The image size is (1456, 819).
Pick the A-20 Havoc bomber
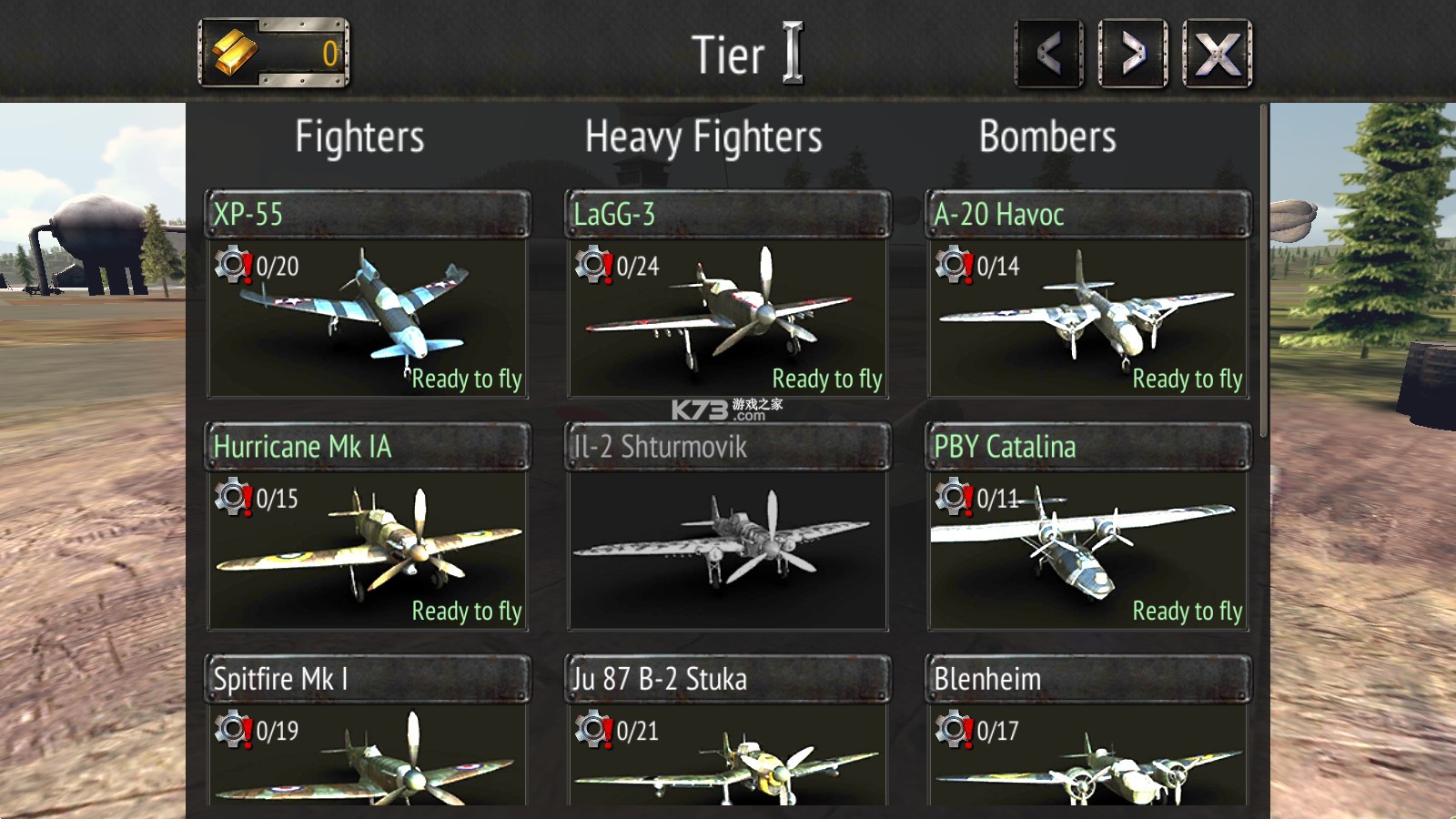(1088, 296)
